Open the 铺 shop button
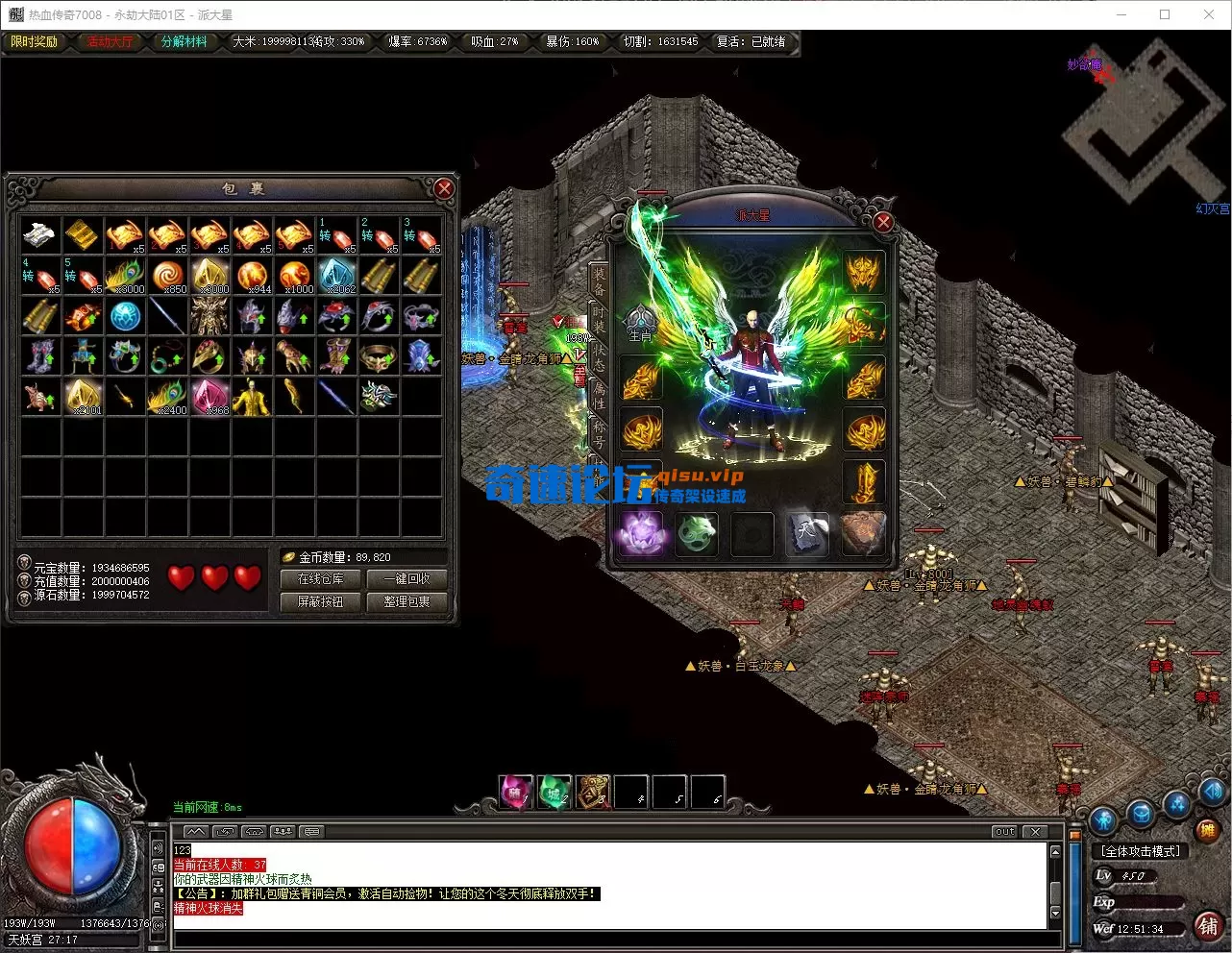 point(1207,926)
